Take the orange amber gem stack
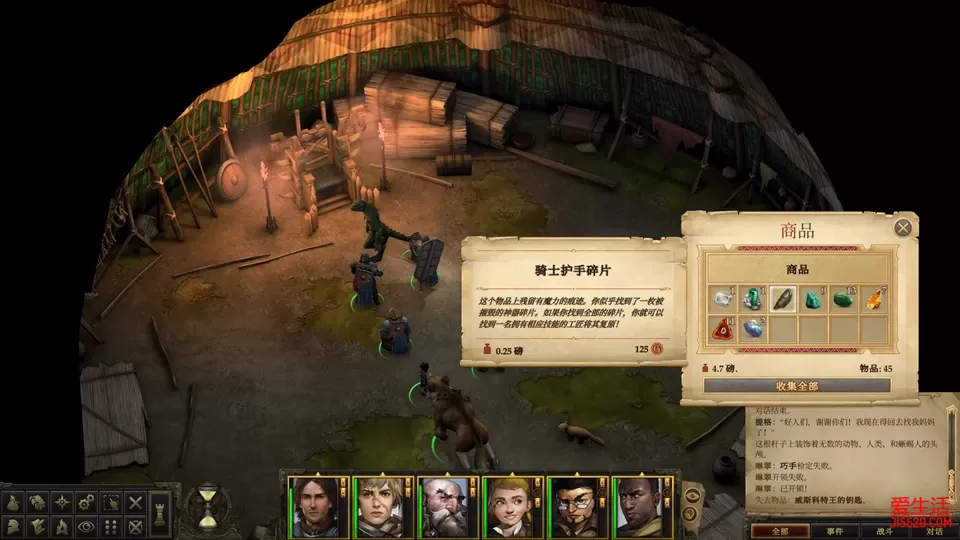This screenshot has height=540, width=960. (x=874, y=299)
